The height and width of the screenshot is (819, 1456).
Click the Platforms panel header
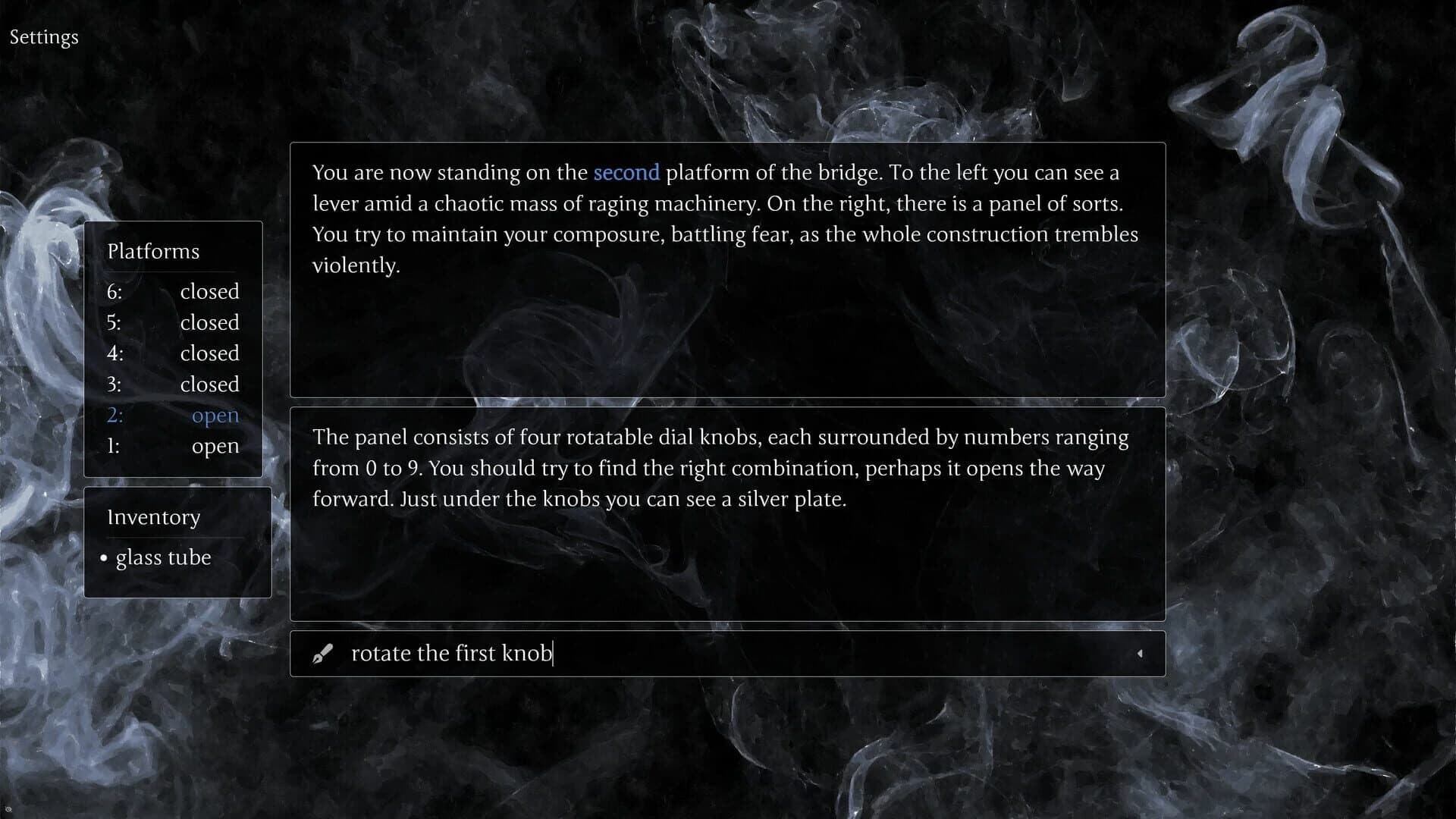[x=153, y=251]
